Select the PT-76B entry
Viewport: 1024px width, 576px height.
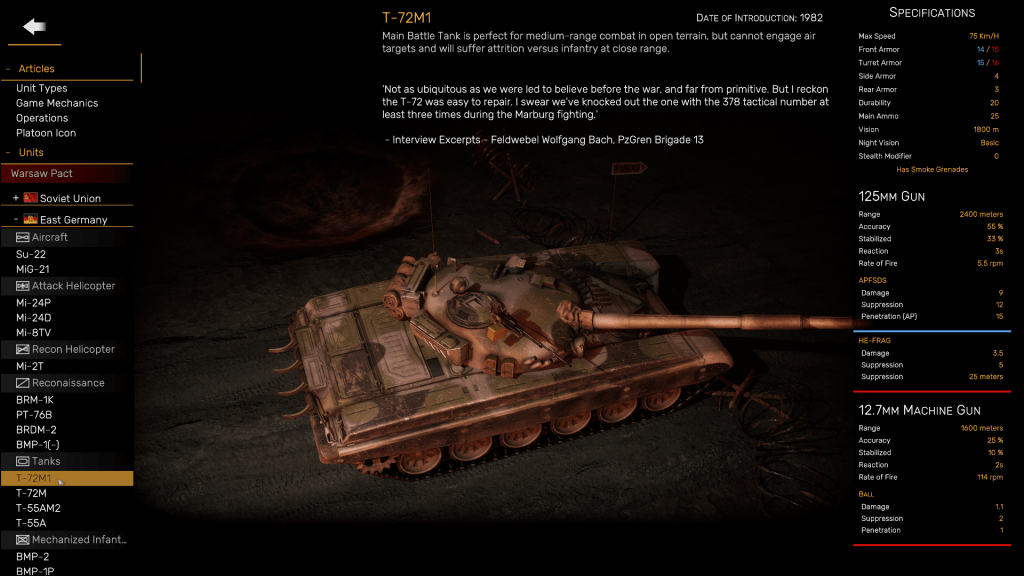(x=34, y=415)
